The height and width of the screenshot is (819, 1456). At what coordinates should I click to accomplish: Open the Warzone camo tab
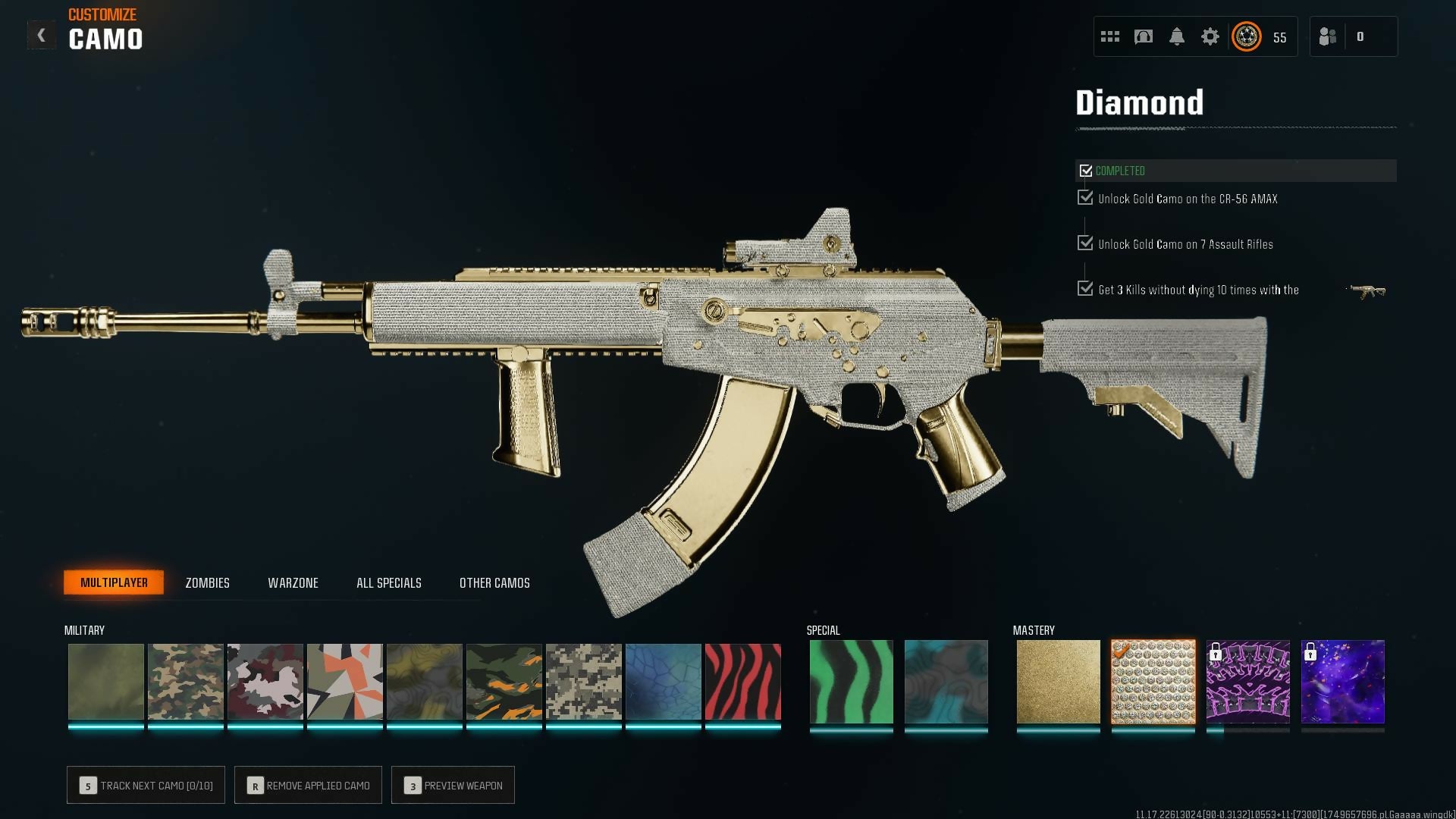(293, 582)
